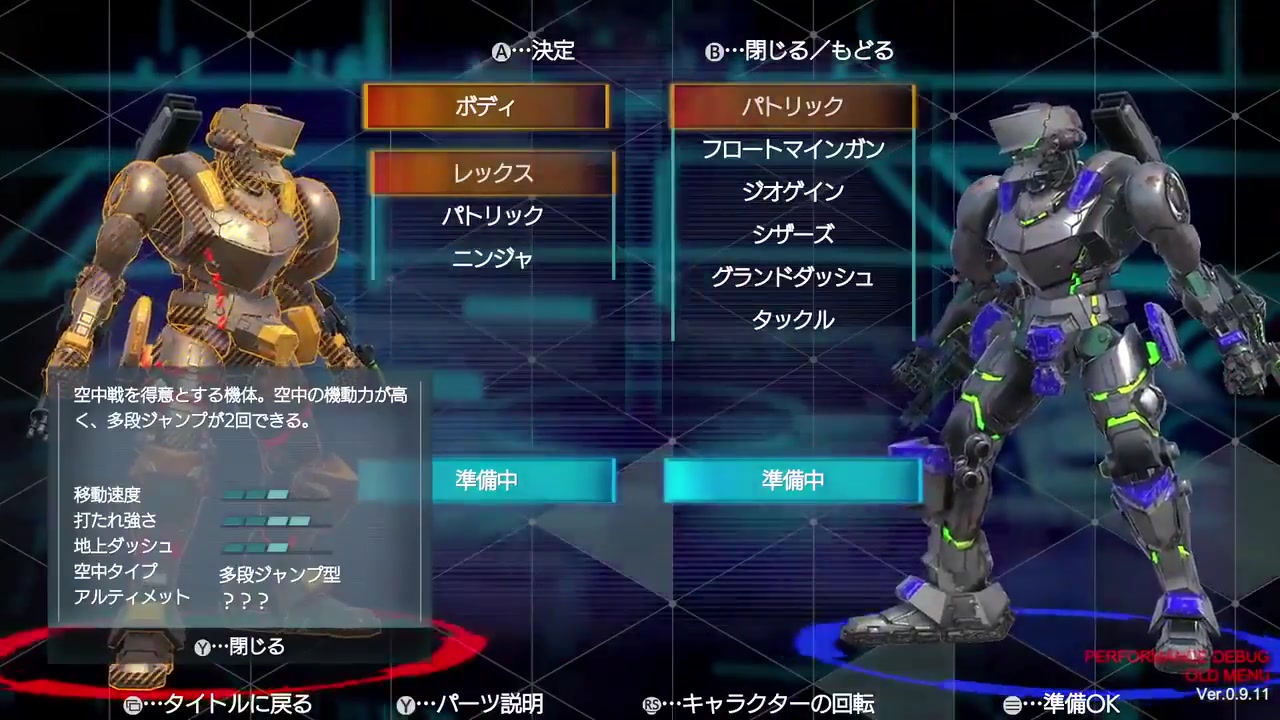The width and height of the screenshot is (1280, 720).
Task: Click the RS character rotation icon
Action: tap(652, 705)
